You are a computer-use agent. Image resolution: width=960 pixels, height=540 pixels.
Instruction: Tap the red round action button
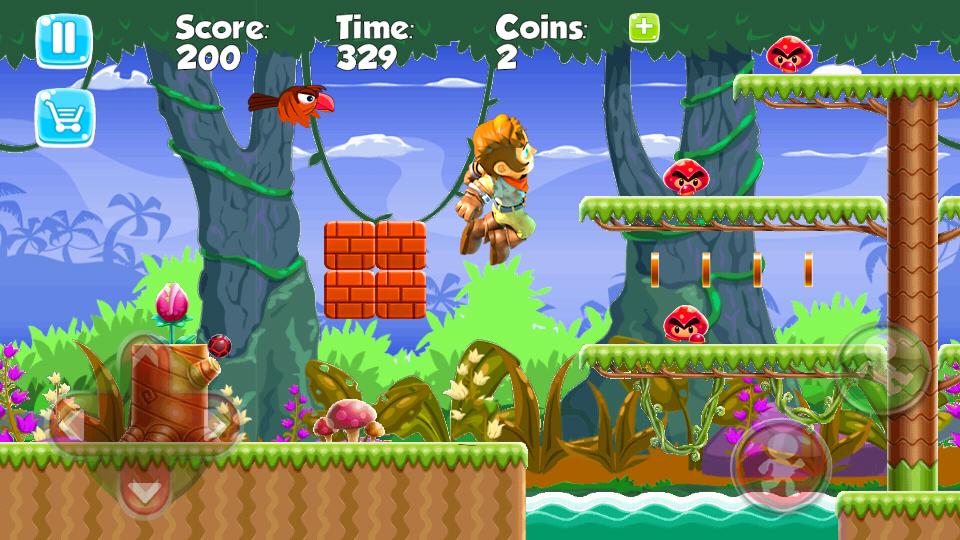(x=781, y=466)
